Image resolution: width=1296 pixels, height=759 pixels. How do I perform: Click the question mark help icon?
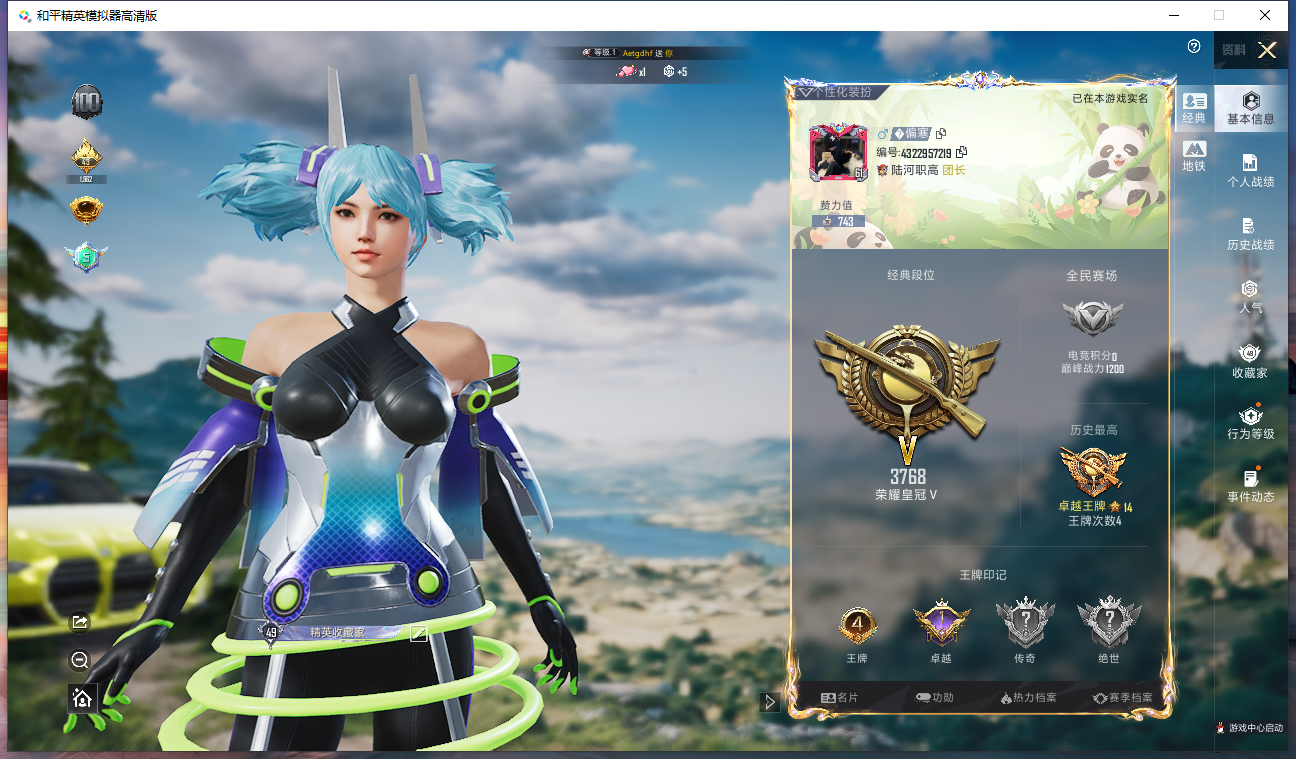(1194, 47)
